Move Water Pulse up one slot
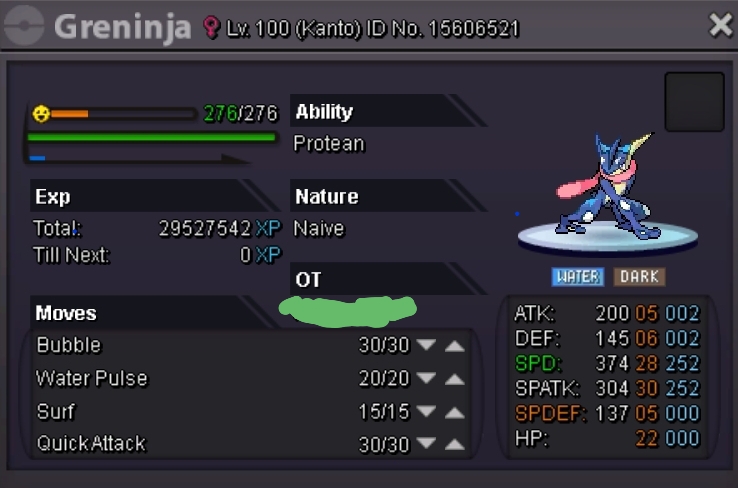The image size is (738, 488). pos(455,379)
